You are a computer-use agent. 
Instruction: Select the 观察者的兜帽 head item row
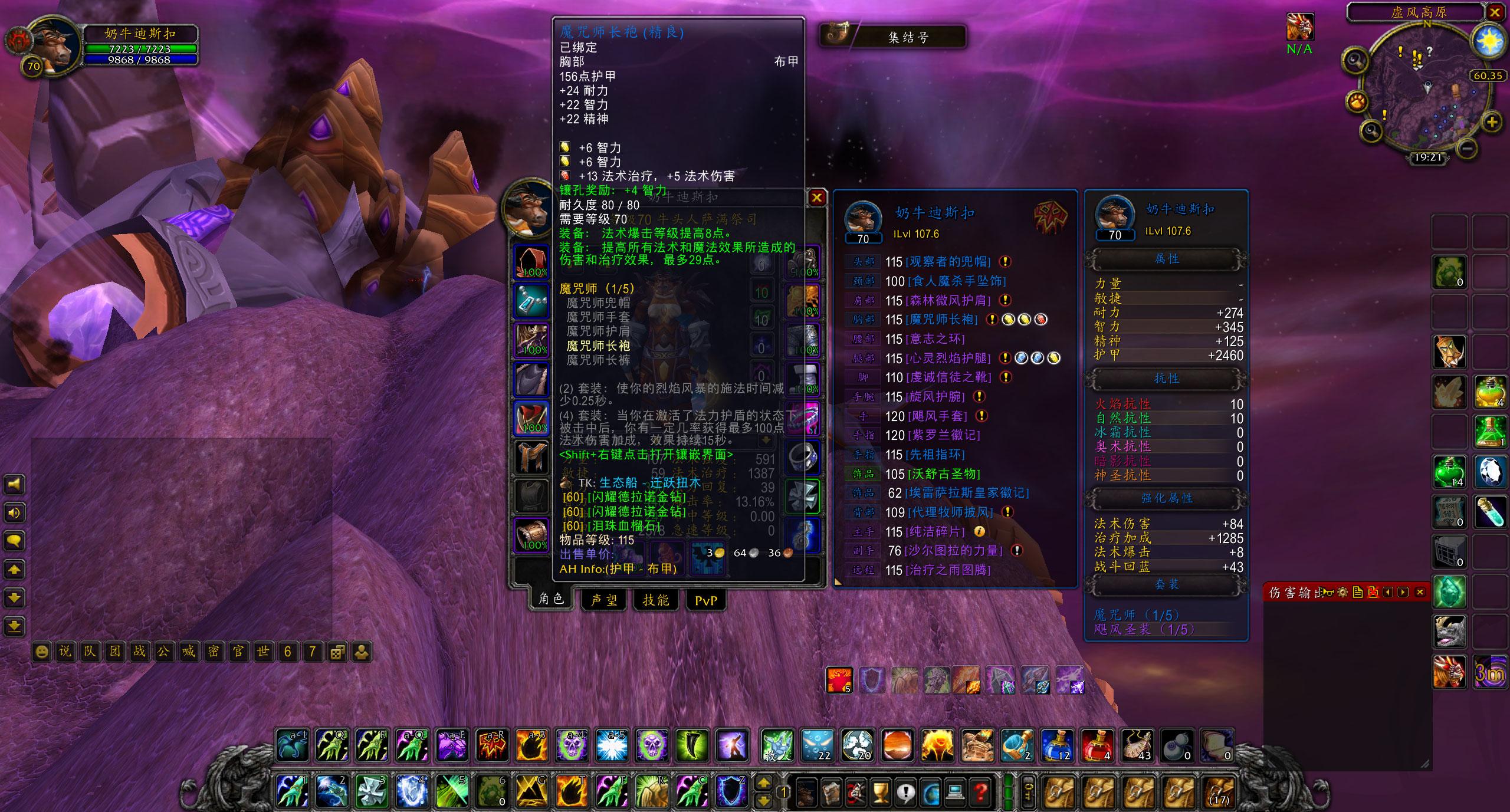pyautogui.click(x=947, y=262)
